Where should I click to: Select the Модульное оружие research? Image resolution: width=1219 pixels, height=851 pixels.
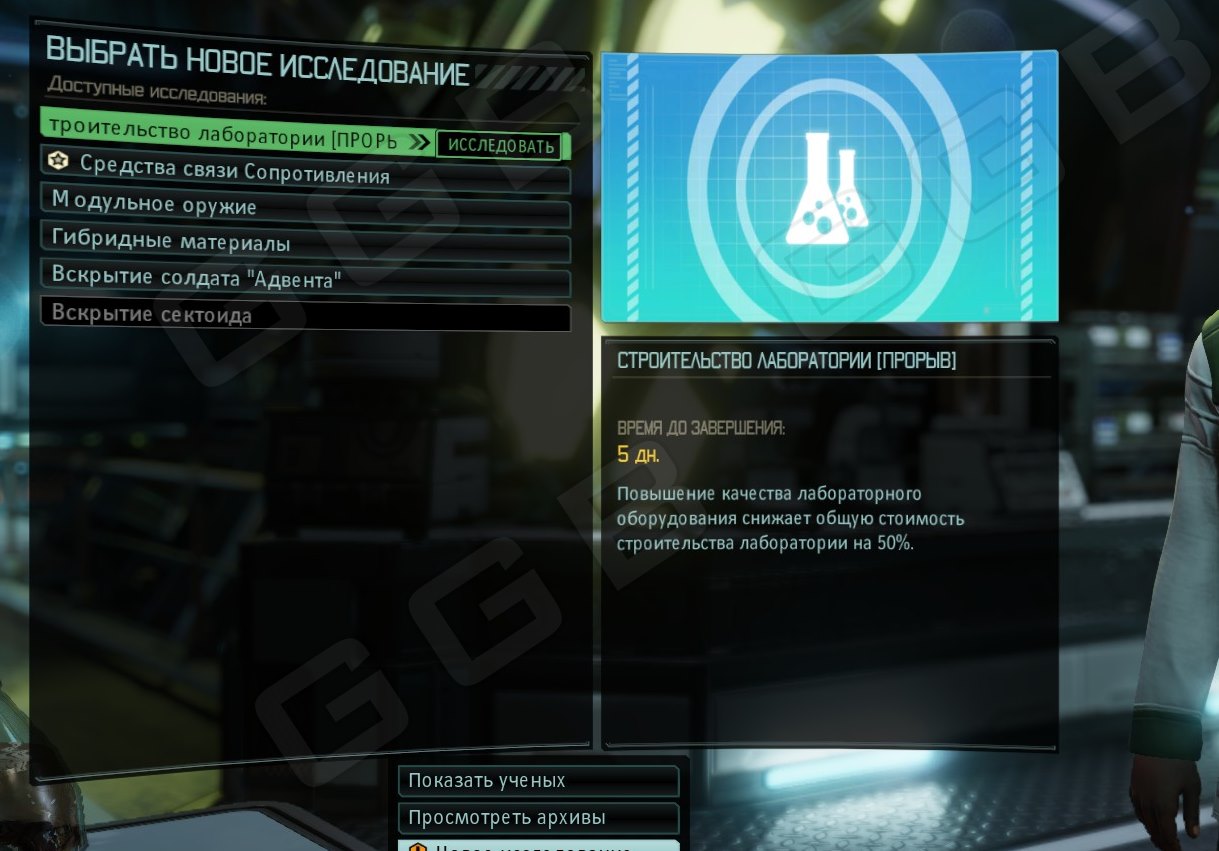(305, 207)
